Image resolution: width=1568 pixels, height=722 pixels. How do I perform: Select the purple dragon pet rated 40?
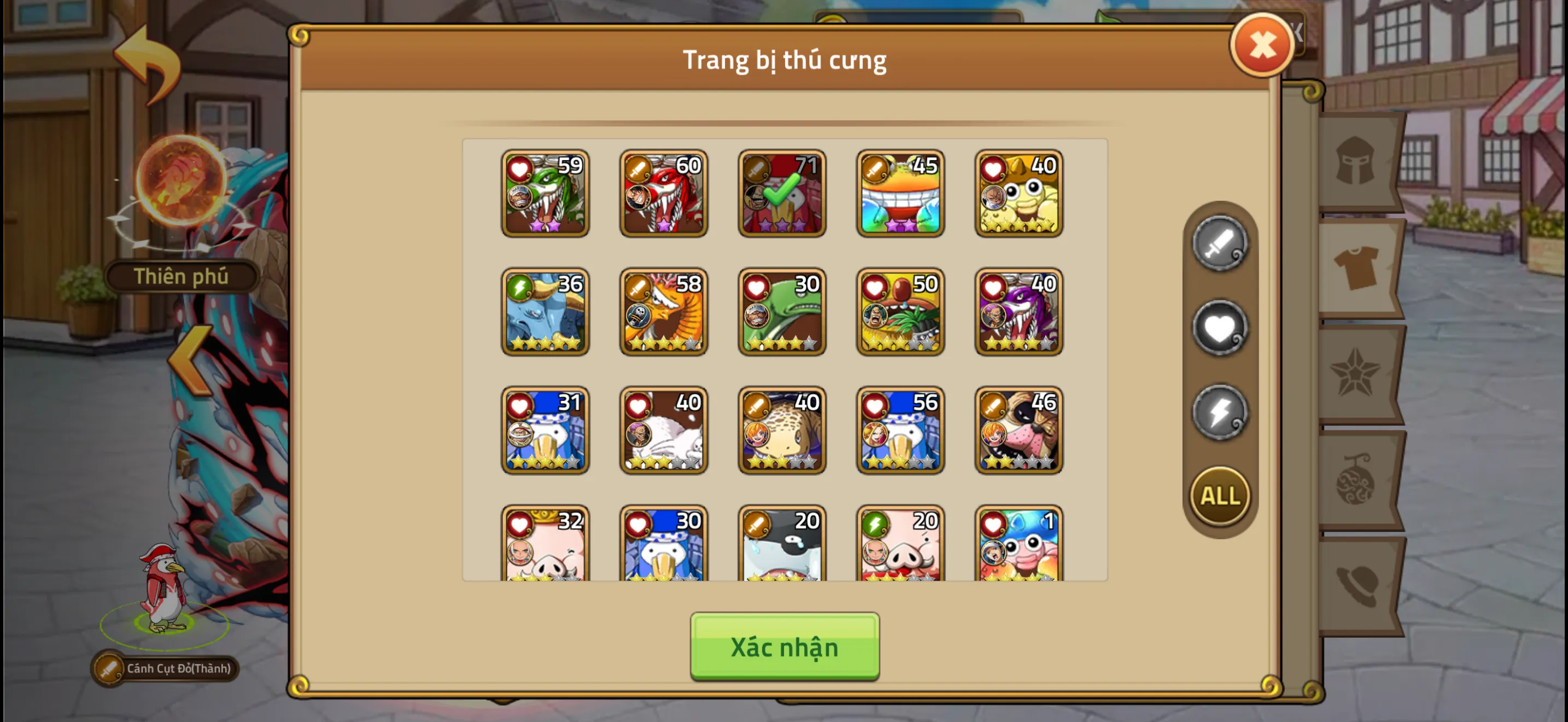(1018, 312)
